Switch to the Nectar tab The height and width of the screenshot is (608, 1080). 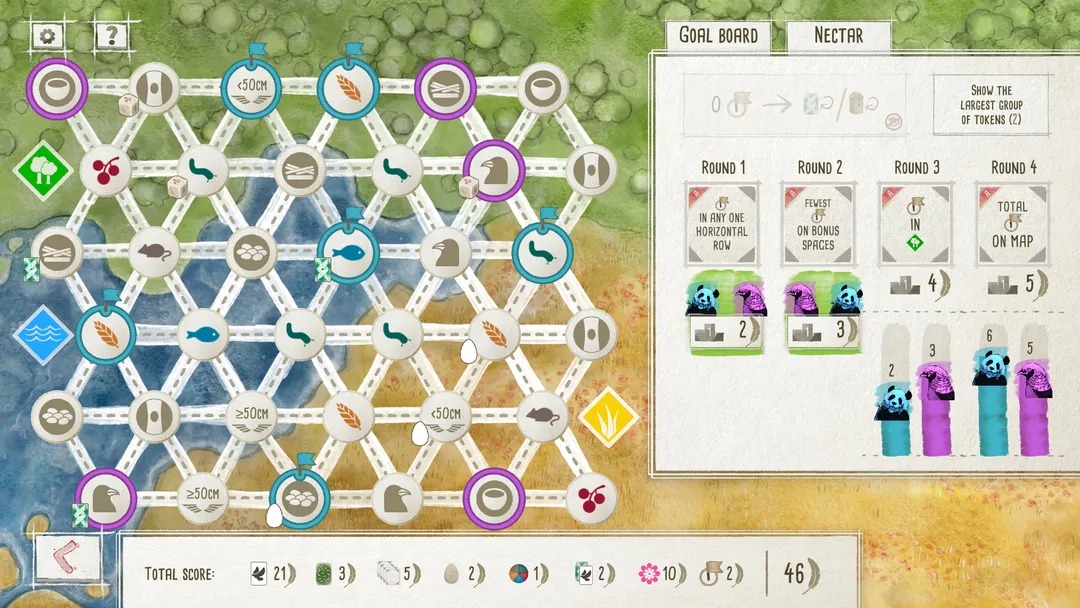[x=838, y=36]
